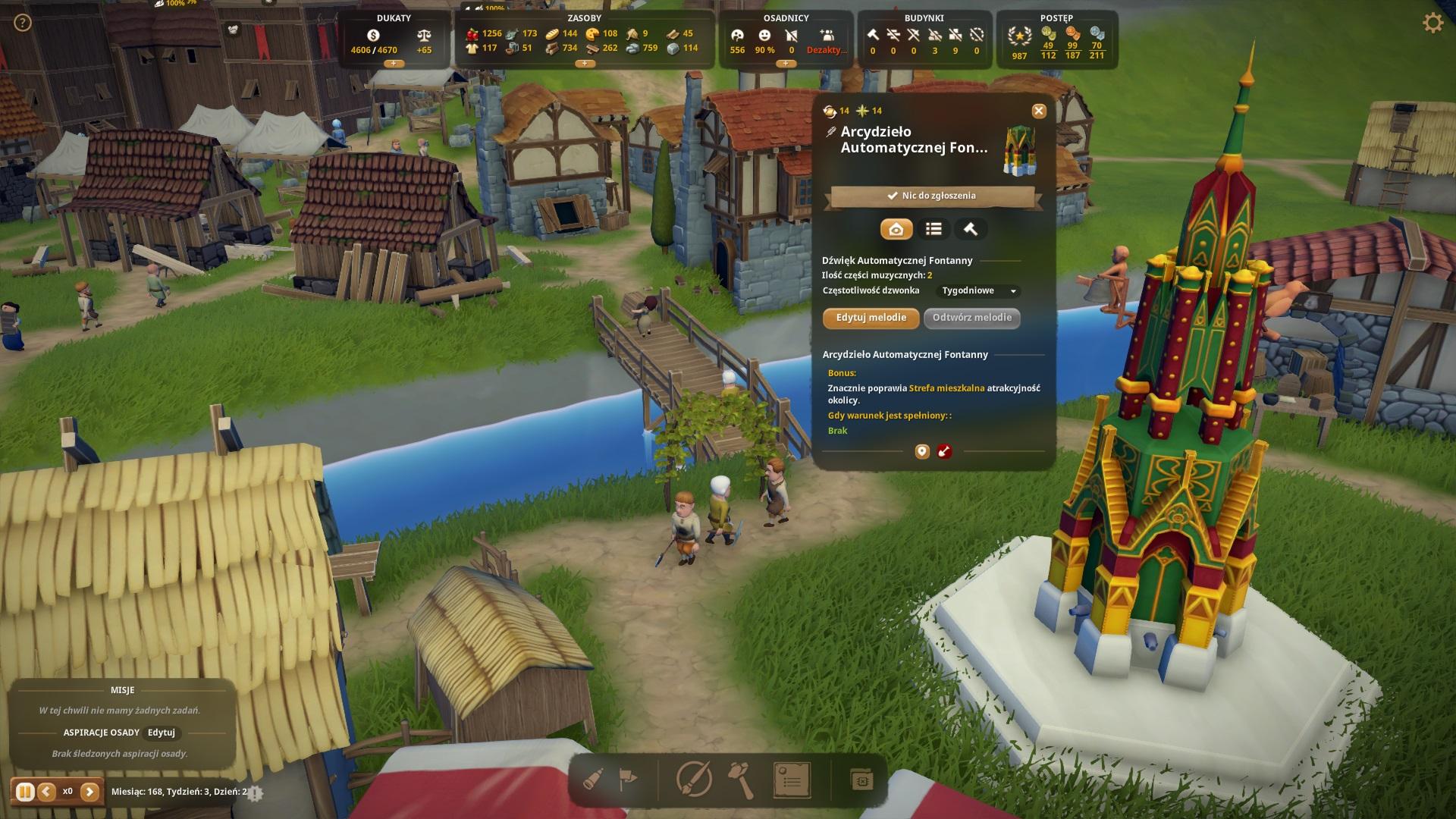
Task: Select the paintbrush tool in bottom toolbar
Action: click(x=692, y=779)
